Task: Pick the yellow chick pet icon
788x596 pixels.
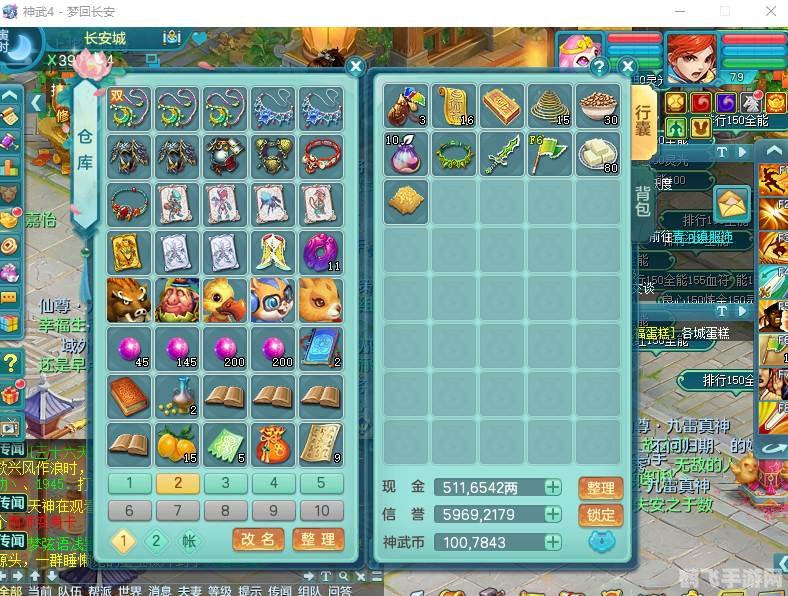Action: point(225,299)
